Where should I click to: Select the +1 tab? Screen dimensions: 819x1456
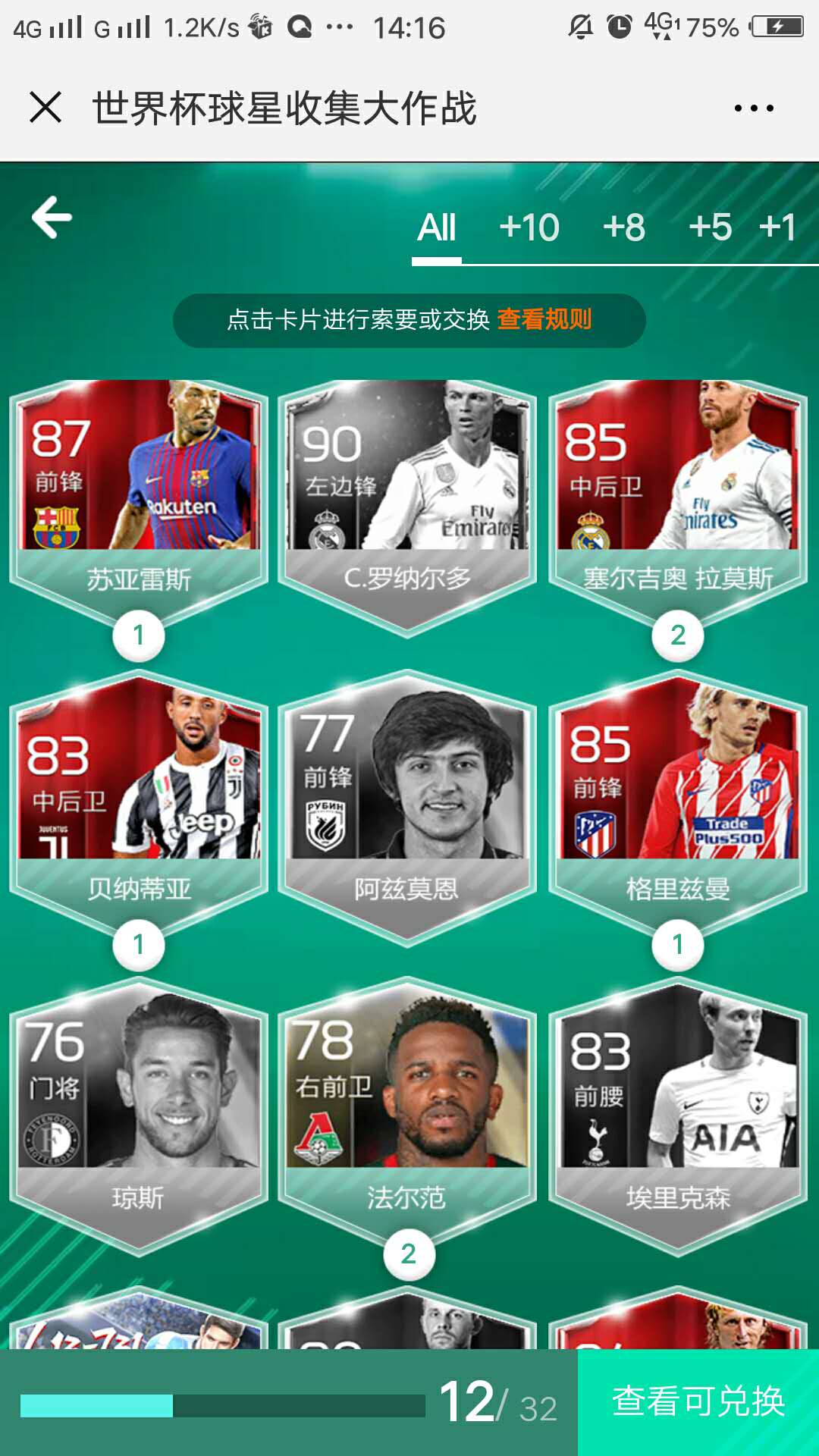coord(777,227)
